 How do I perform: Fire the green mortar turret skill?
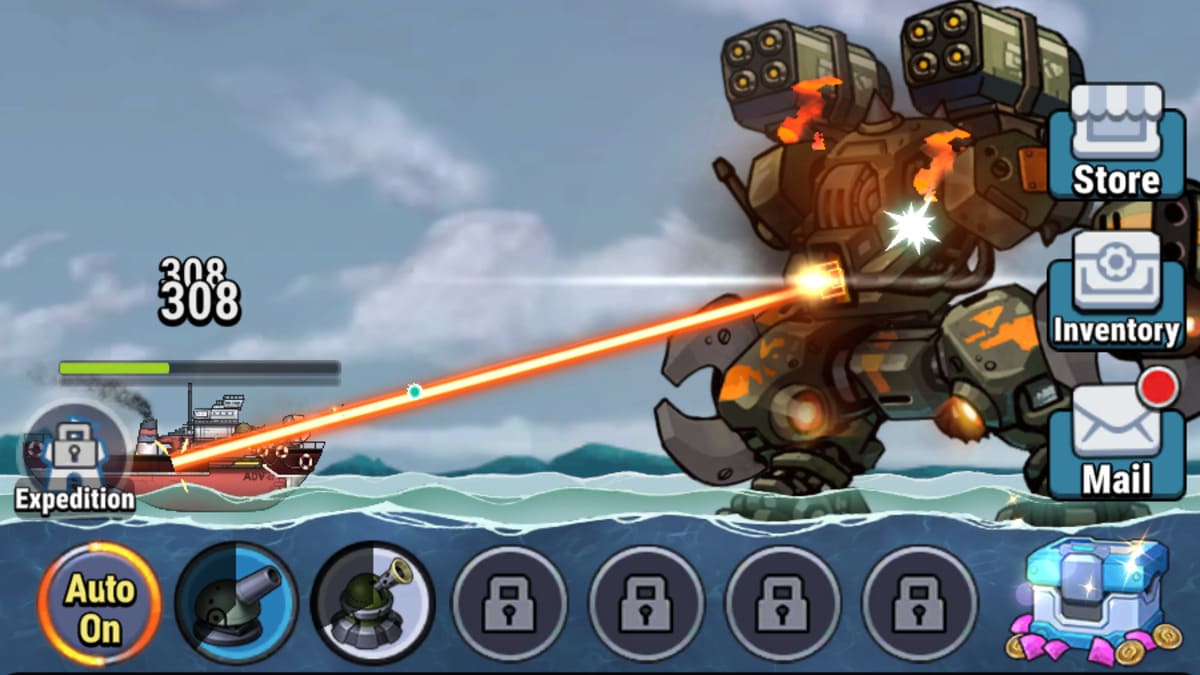coord(372,603)
